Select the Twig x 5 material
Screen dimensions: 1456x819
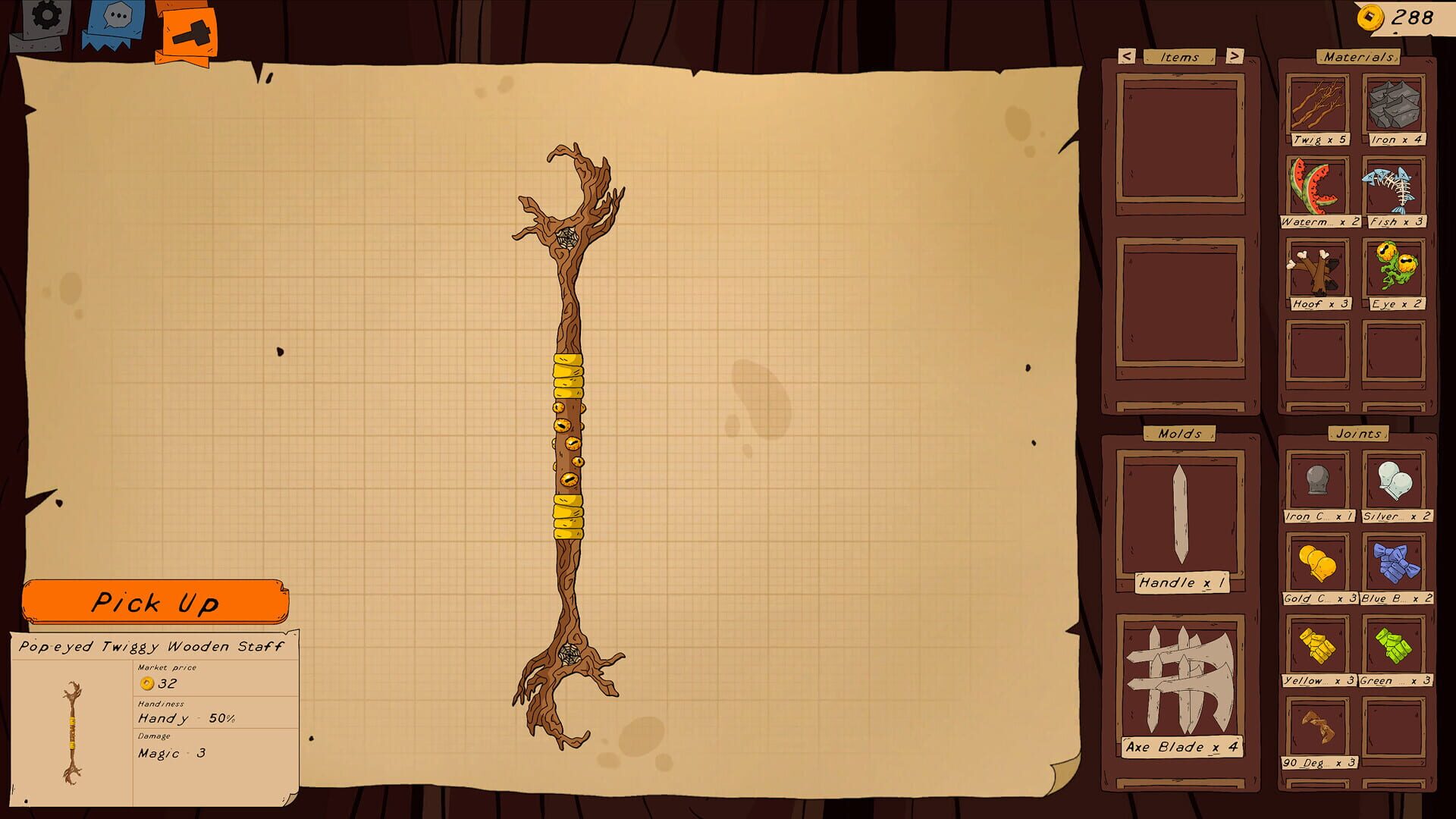(x=1317, y=106)
